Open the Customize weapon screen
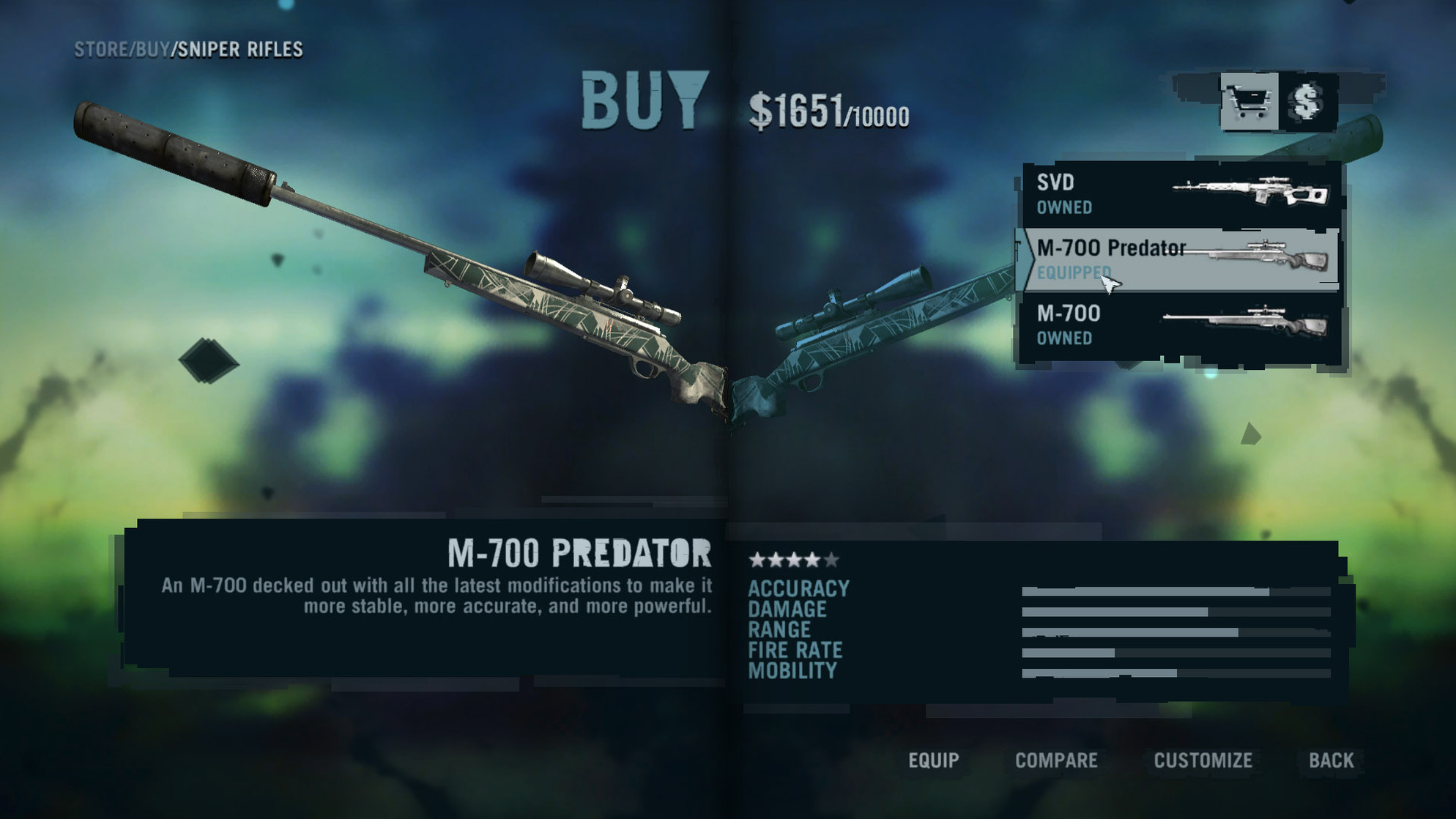This screenshot has width=1456, height=819. coord(1203,760)
